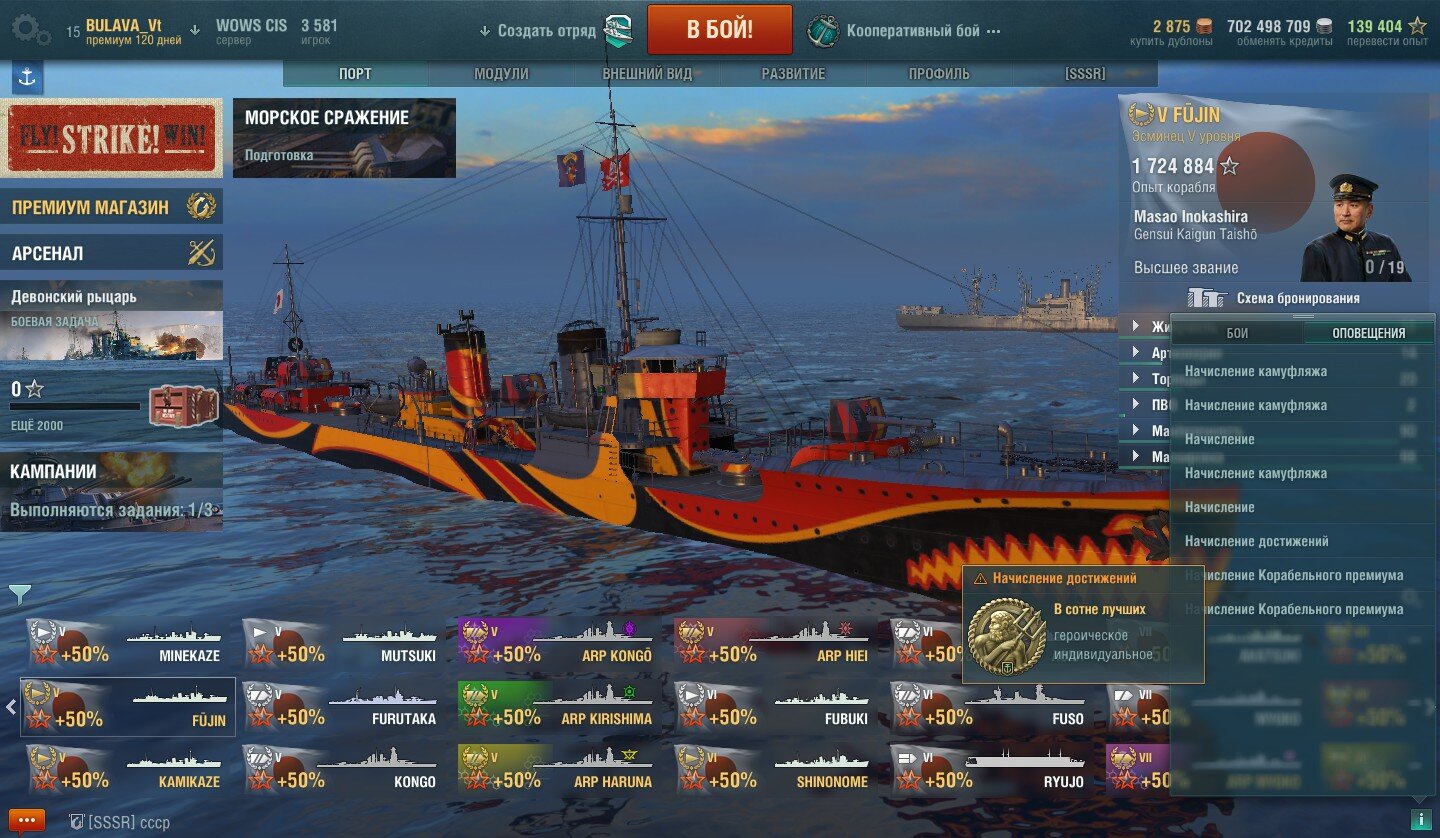Enter the АРСЕНАЛ

111,253
